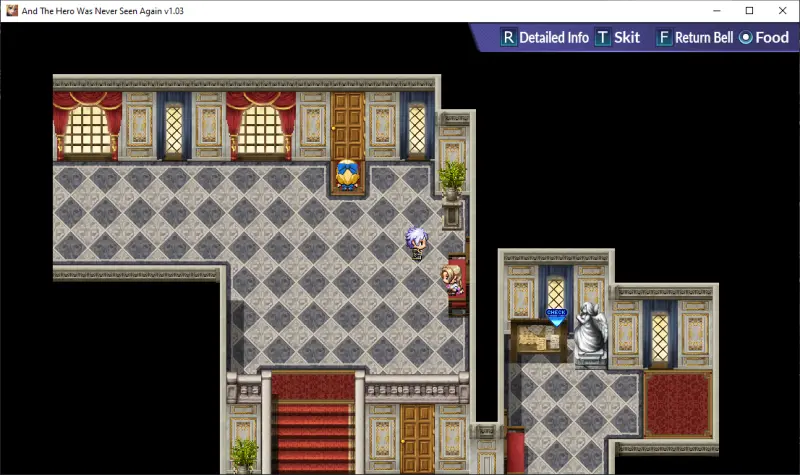Close the game window
Screen dimensions: 800x475
point(779,10)
